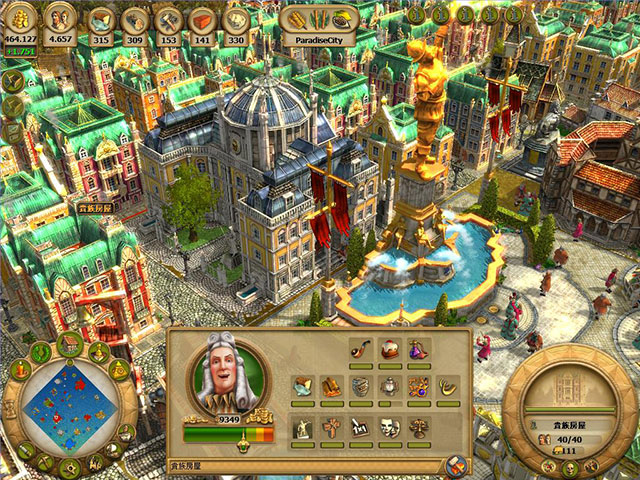This screenshot has height=480, width=640.
Task: Click the demolish button in the info panel corner
Action: coord(455,464)
